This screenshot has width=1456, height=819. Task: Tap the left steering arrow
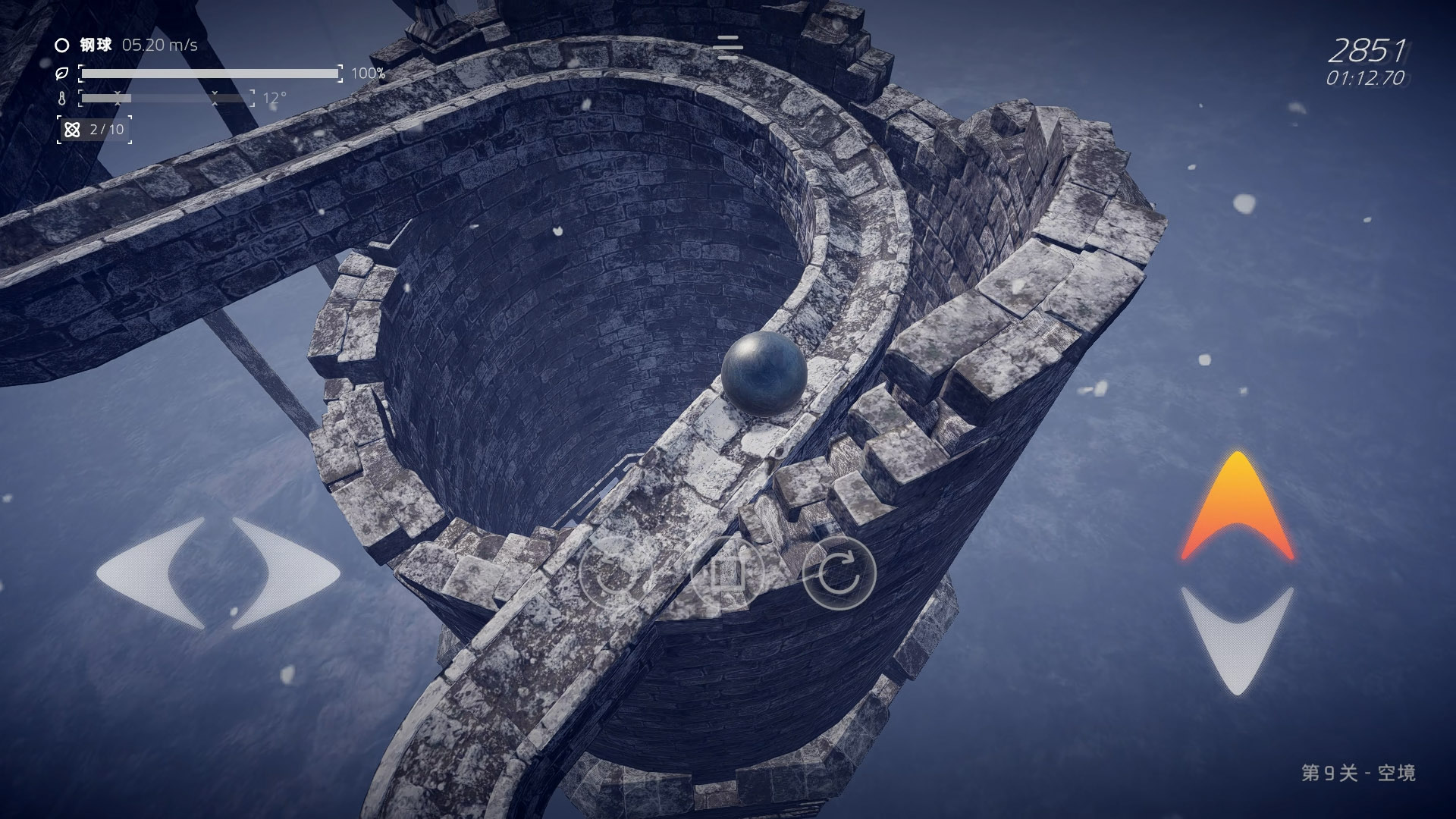155,573
